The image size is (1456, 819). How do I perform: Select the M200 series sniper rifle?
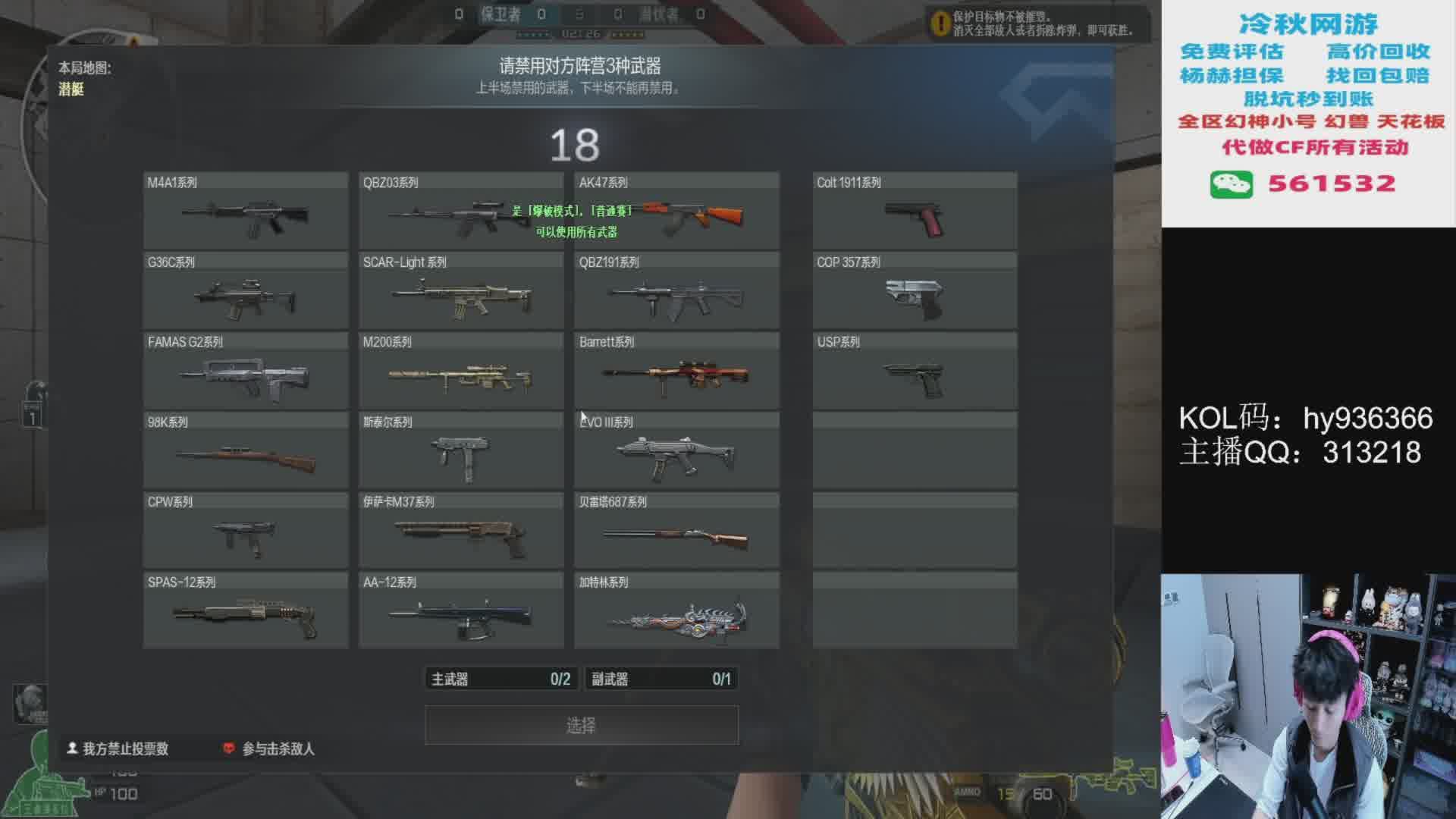point(460,372)
